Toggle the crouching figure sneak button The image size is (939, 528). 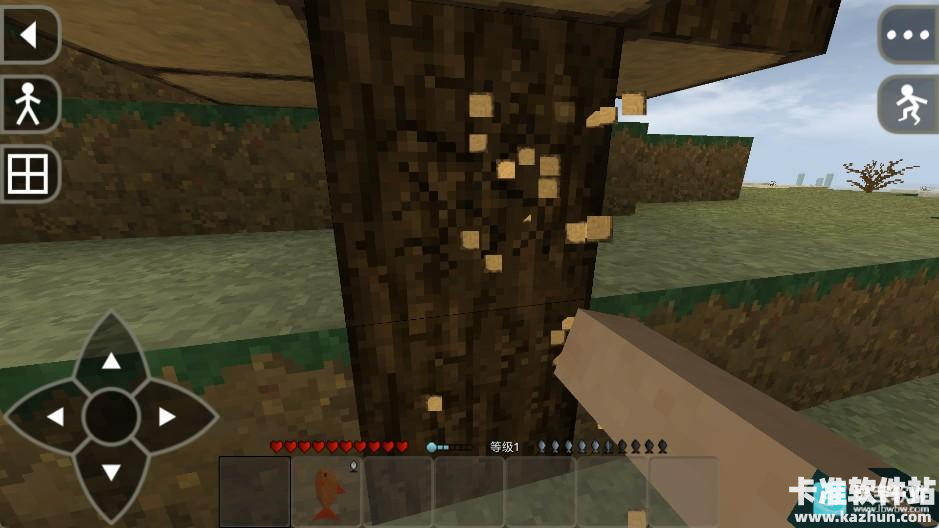908,104
